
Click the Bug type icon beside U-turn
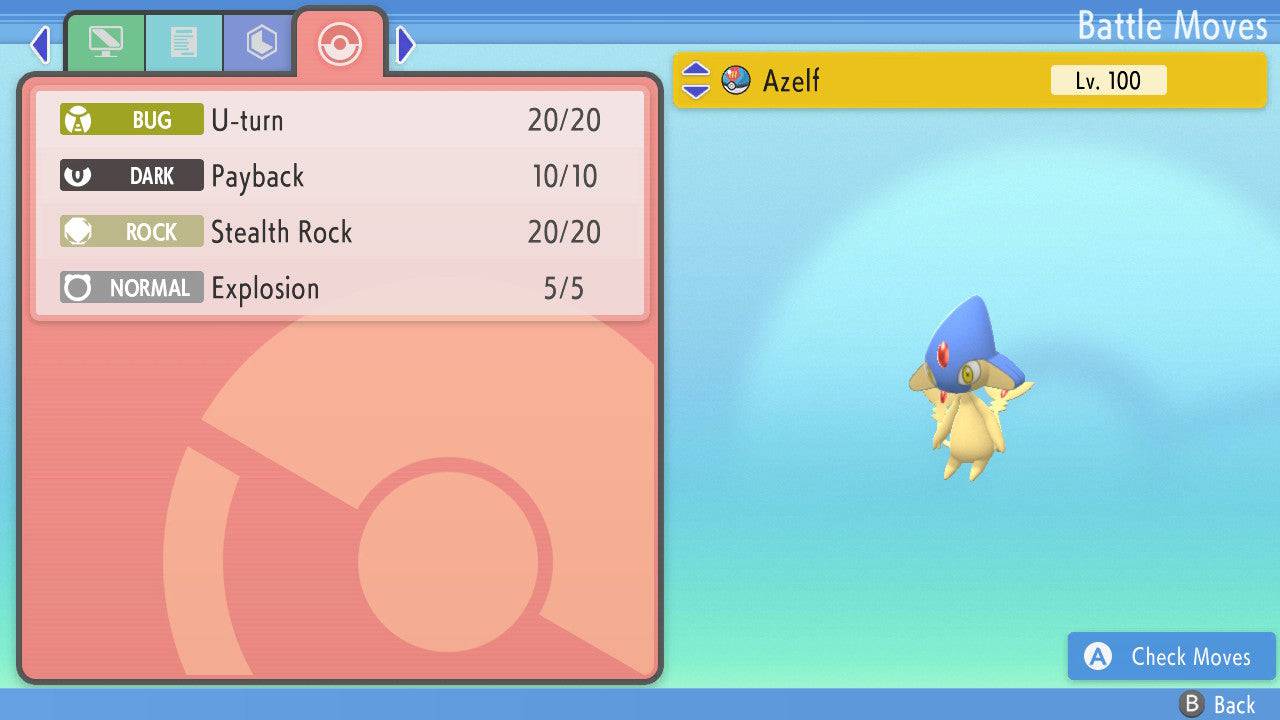[x=78, y=118]
